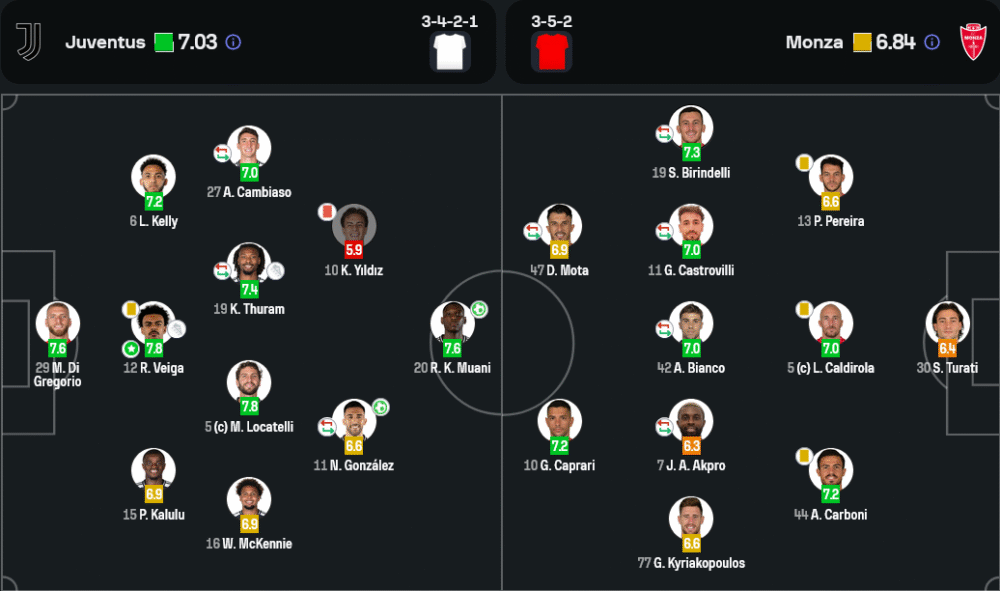Select W. McKennie in the lineup

(x=249, y=499)
